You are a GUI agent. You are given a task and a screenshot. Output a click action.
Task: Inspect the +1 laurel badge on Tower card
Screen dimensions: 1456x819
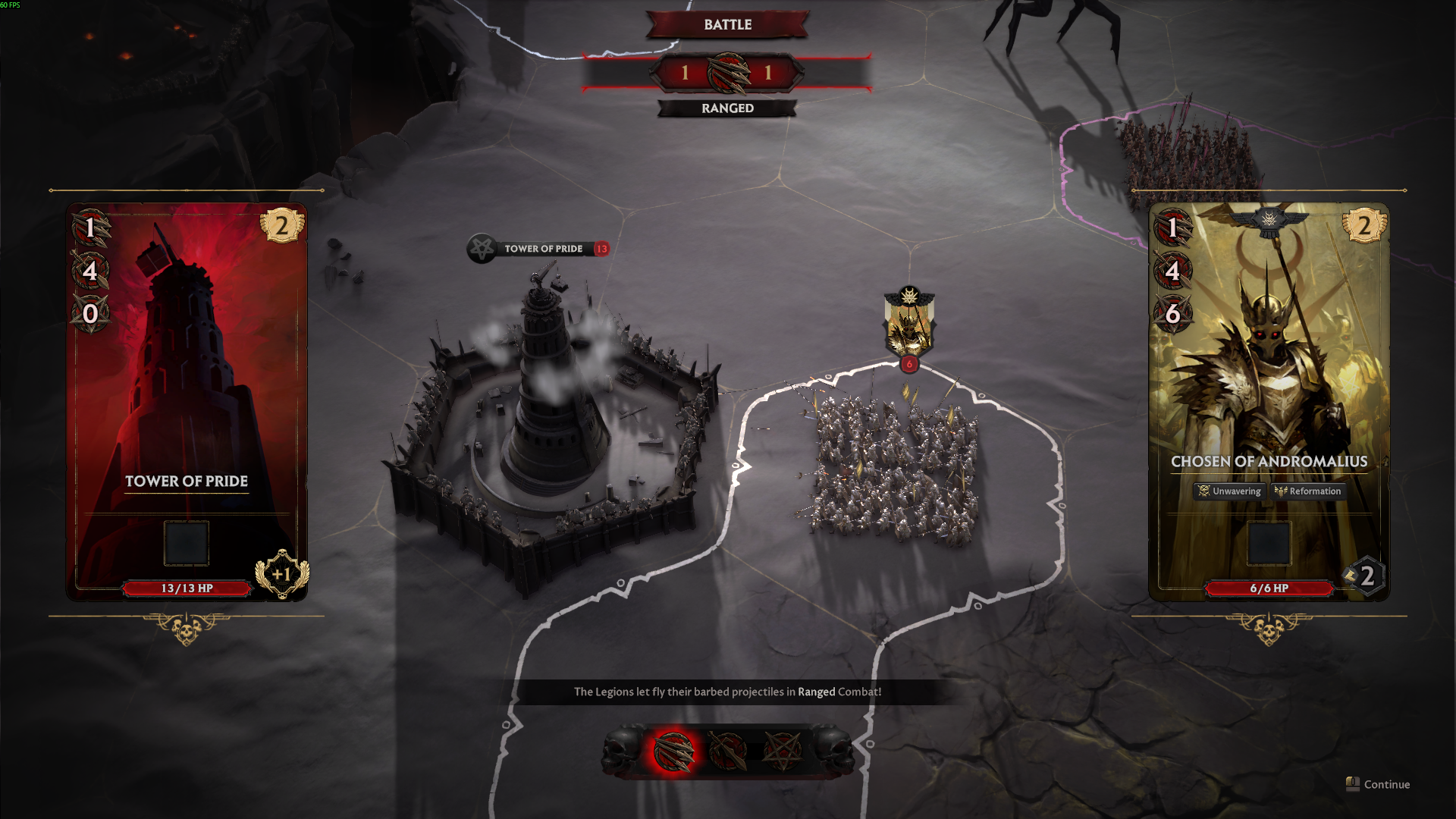[x=281, y=574]
